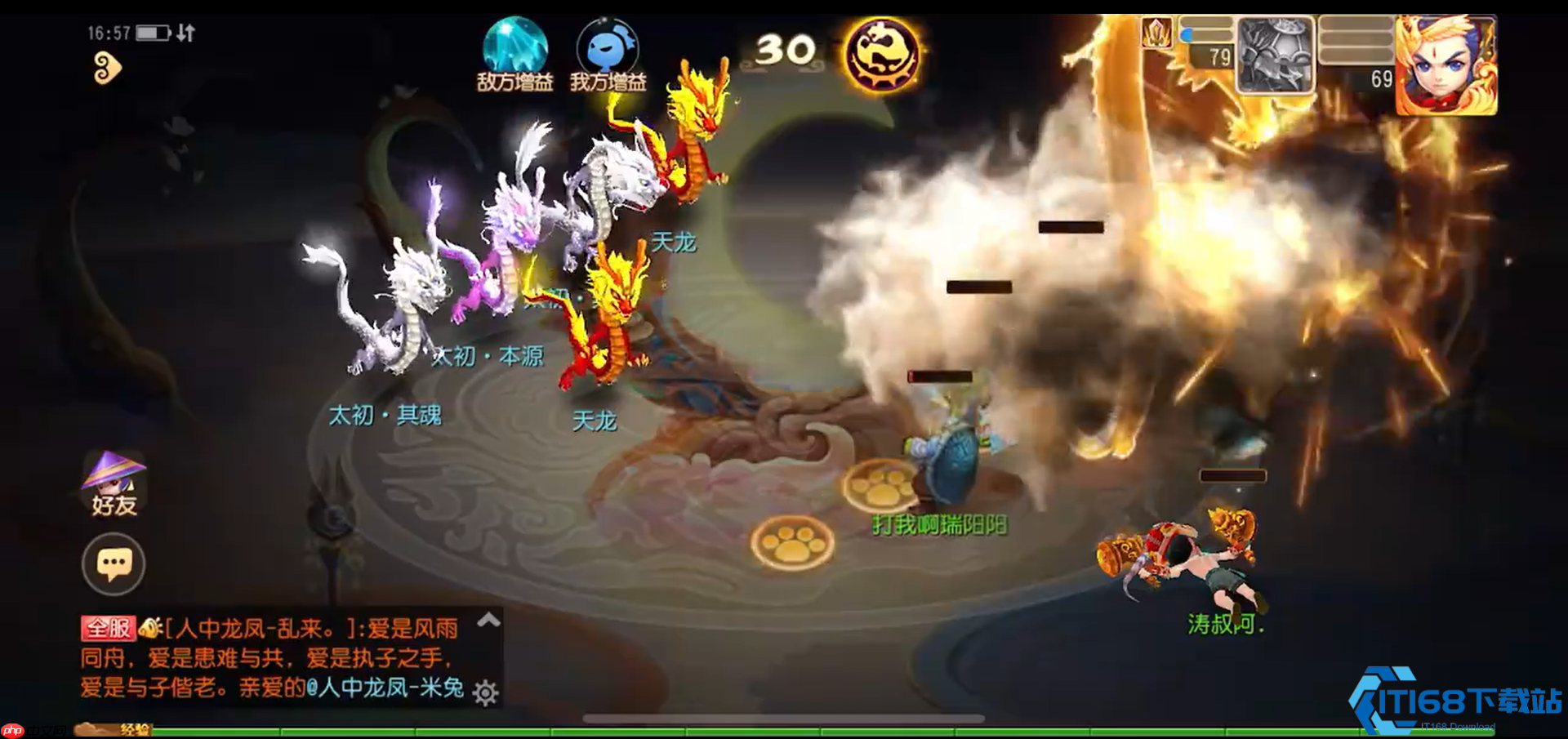
Task: Open chat settings gear icon
Action: click(x=485, y=692)
